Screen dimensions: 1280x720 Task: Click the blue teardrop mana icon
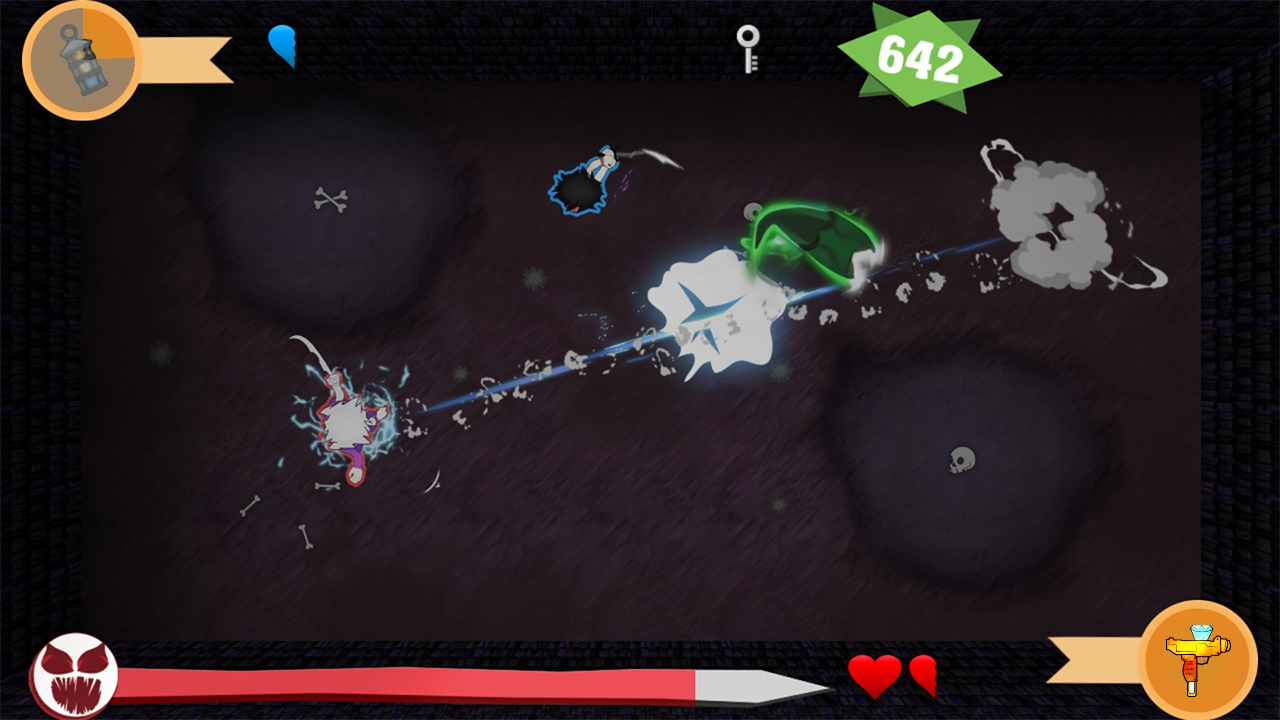[x=284, y=46]
